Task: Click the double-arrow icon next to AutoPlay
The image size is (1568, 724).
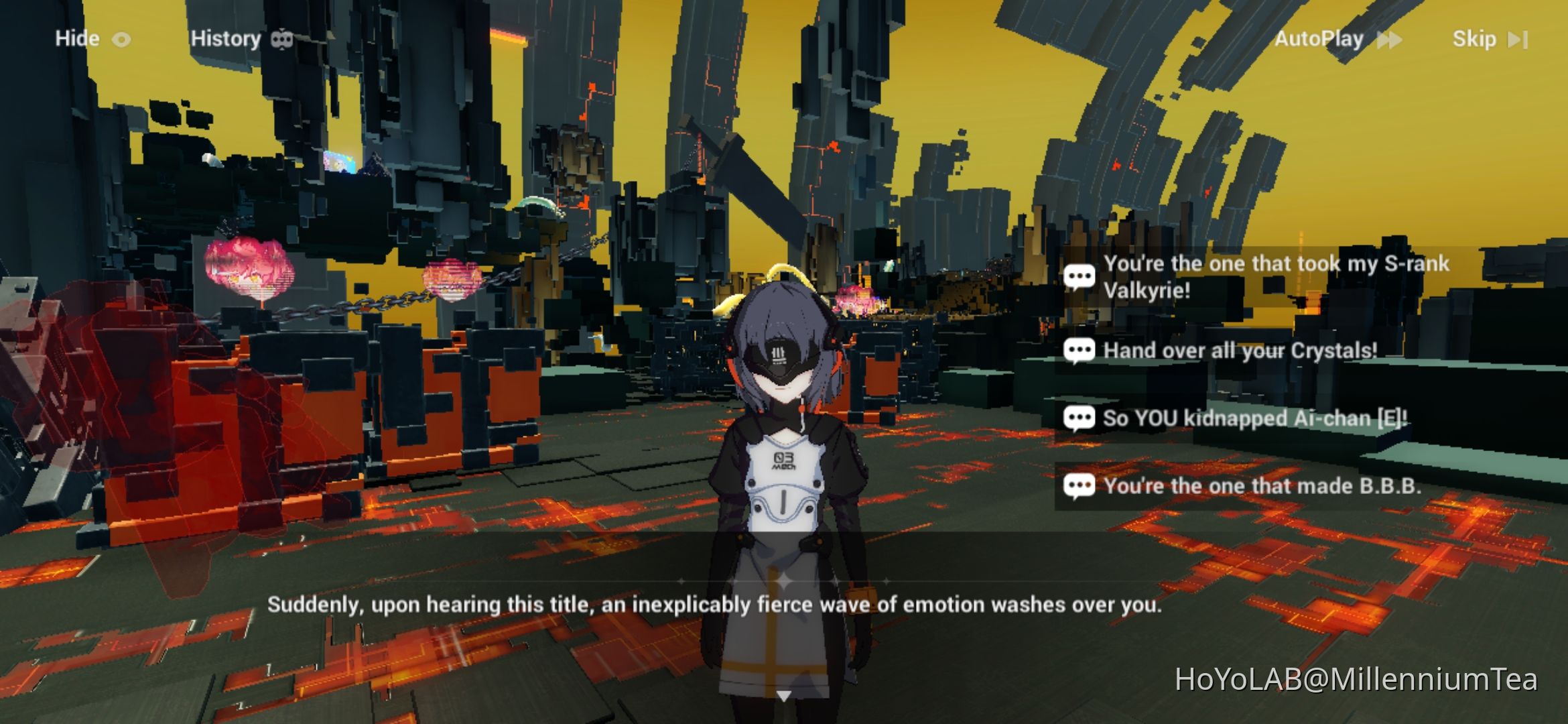Action: 1390,39
